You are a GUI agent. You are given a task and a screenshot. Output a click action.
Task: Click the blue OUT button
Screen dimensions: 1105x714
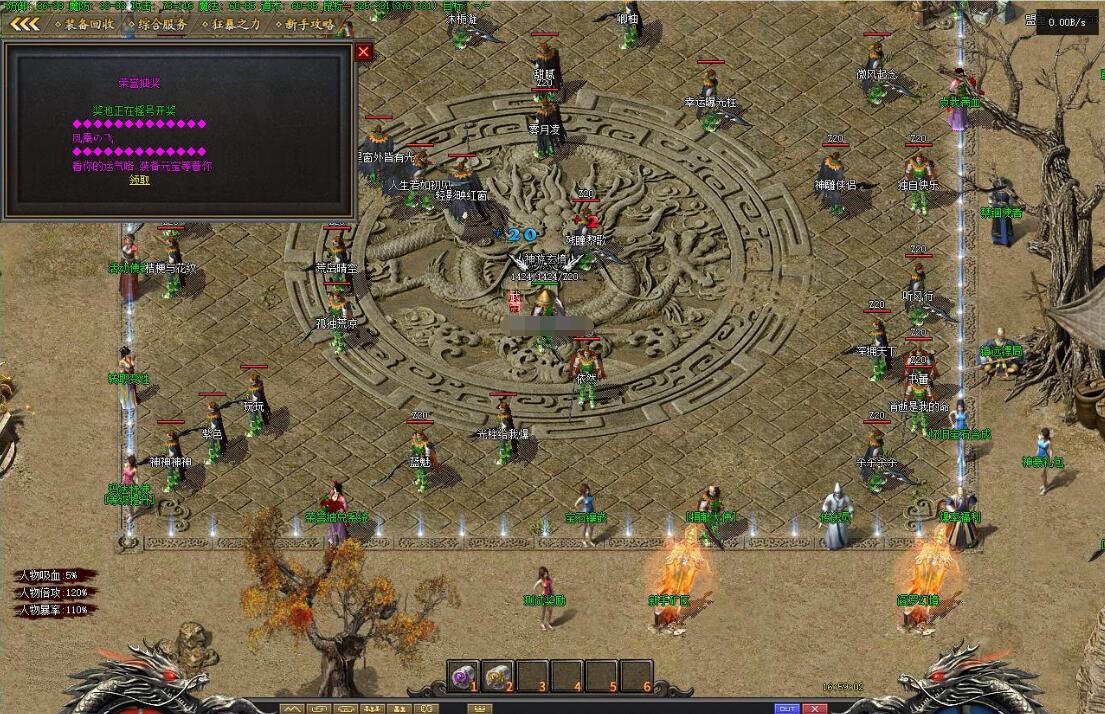(788, 708)
